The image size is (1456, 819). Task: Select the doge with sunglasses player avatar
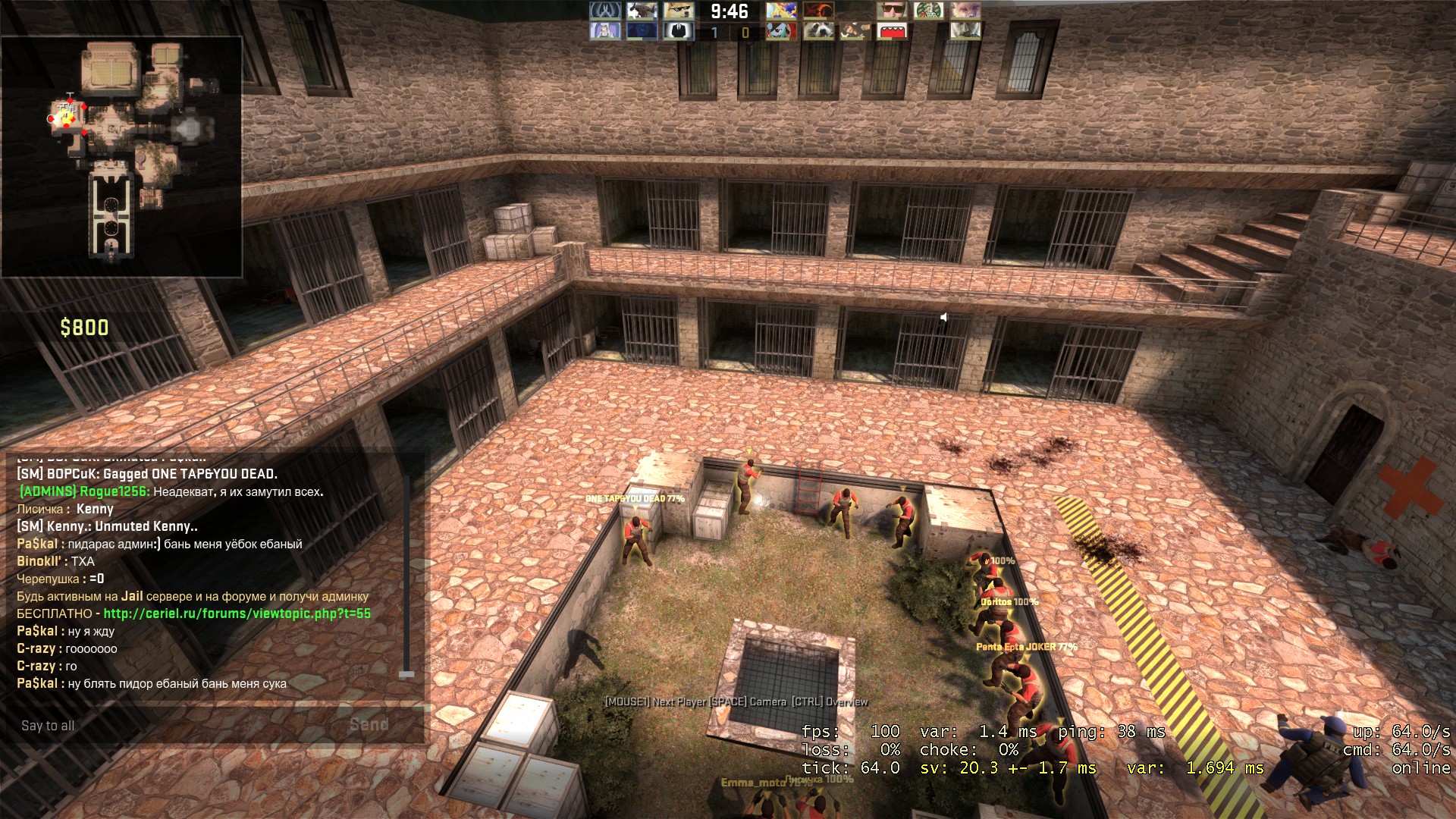tap(678, 11)
